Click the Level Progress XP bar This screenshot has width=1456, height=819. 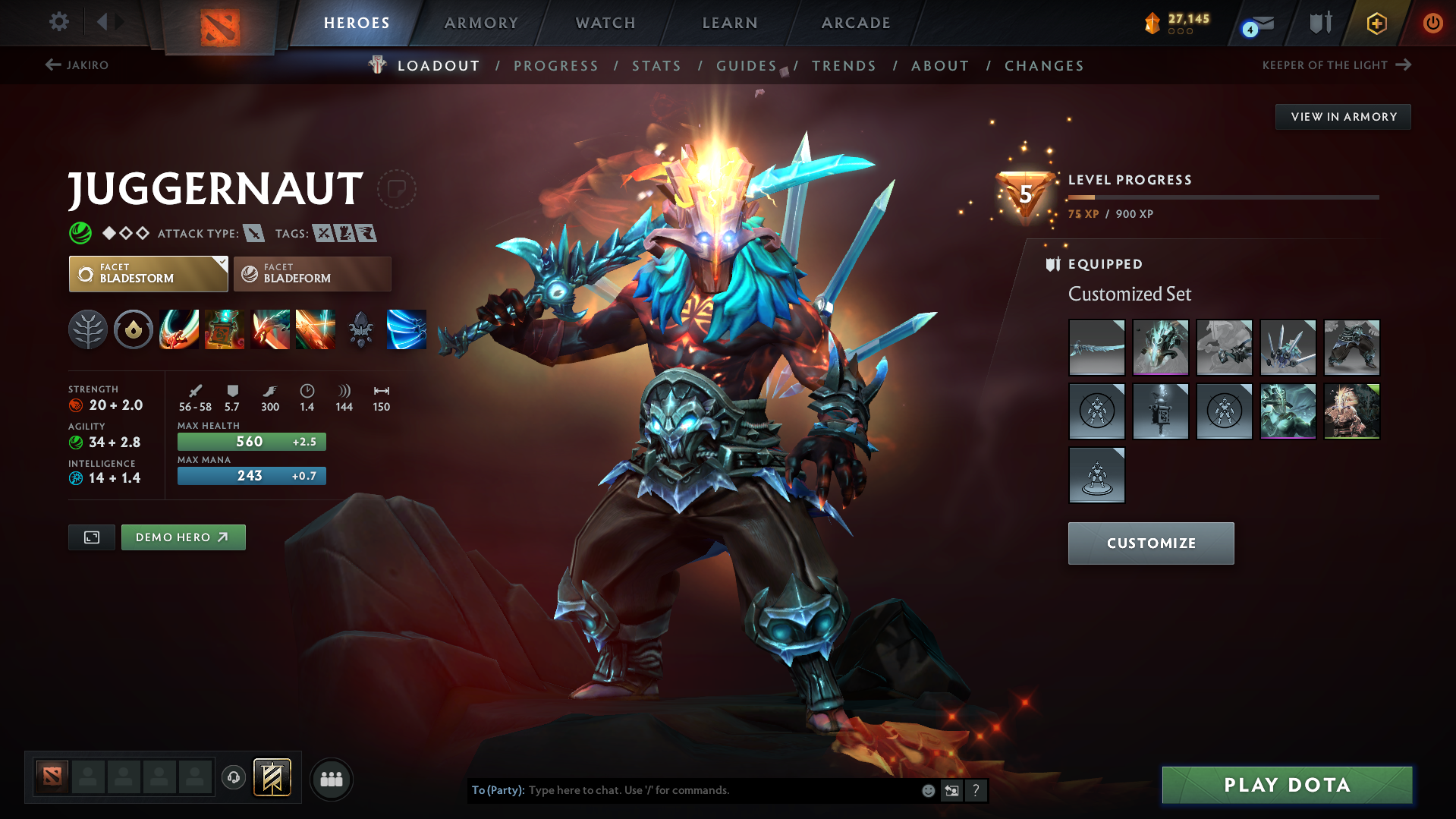pyautogui.click(x=1223, y=197)
